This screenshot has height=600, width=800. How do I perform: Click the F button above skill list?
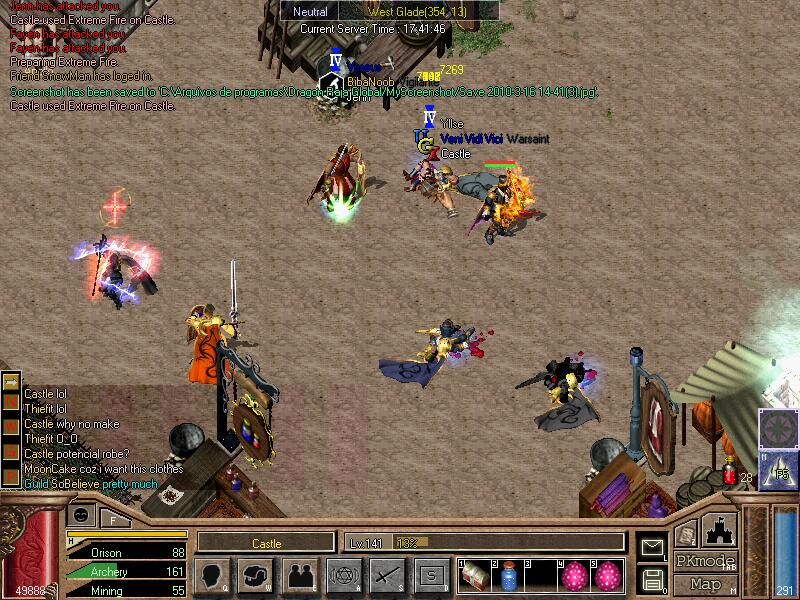(x=113, y=519)
